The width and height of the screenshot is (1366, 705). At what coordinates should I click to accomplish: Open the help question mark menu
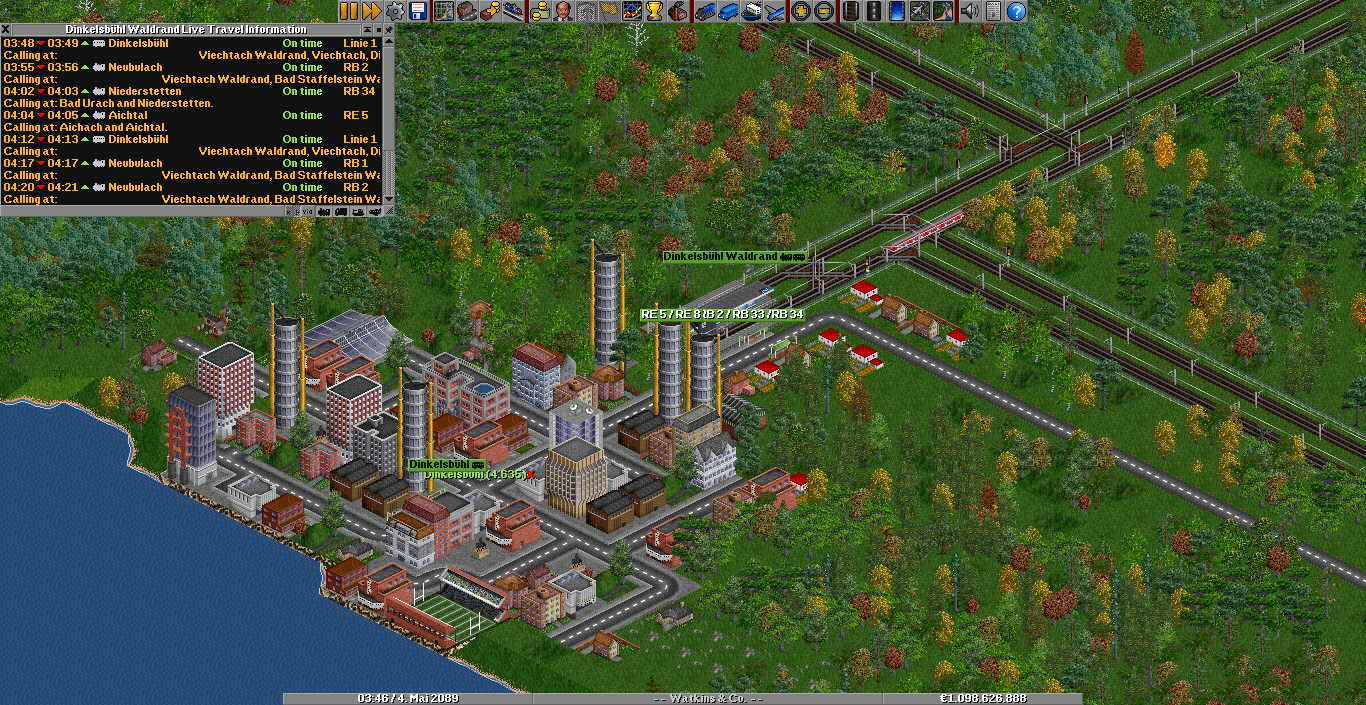1016,11
